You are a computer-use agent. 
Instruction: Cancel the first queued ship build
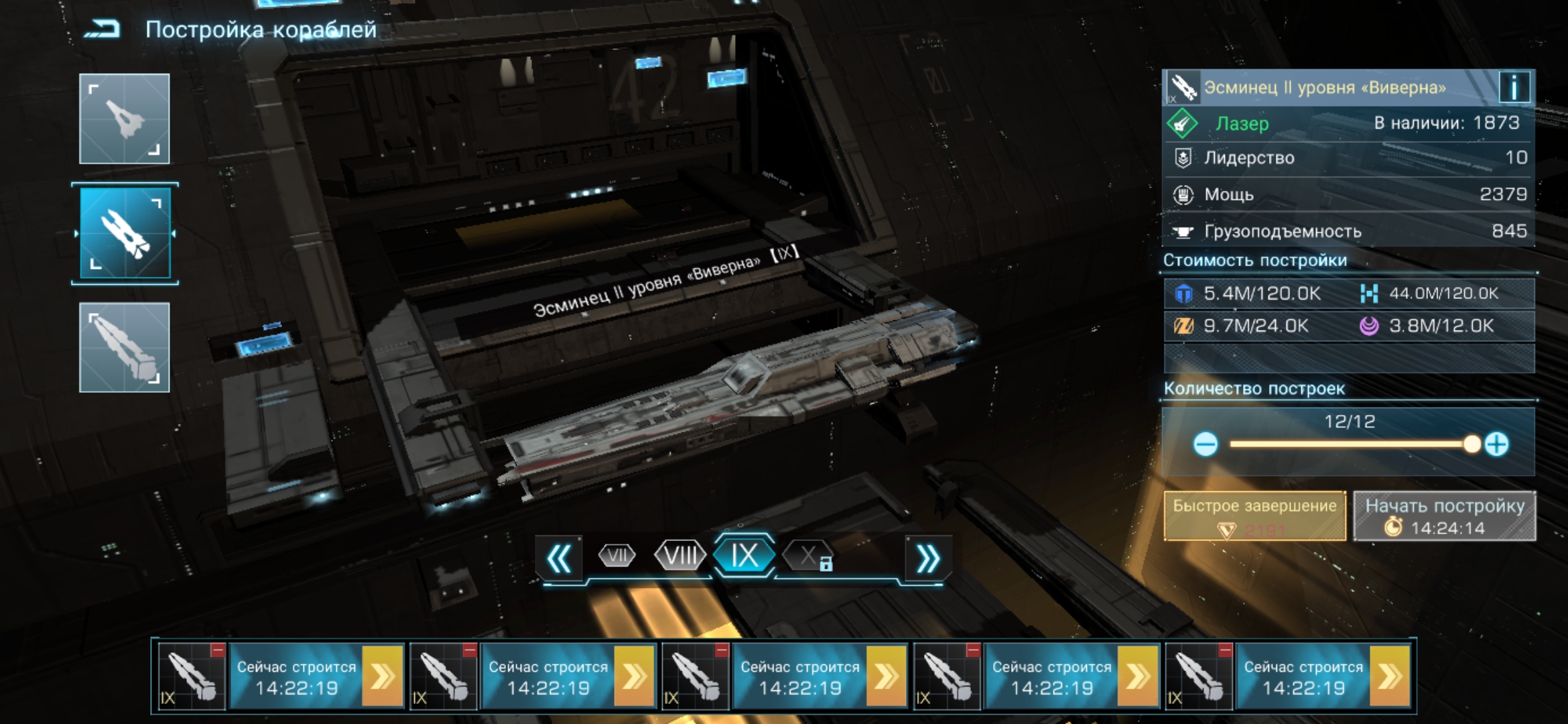point(218,650)
